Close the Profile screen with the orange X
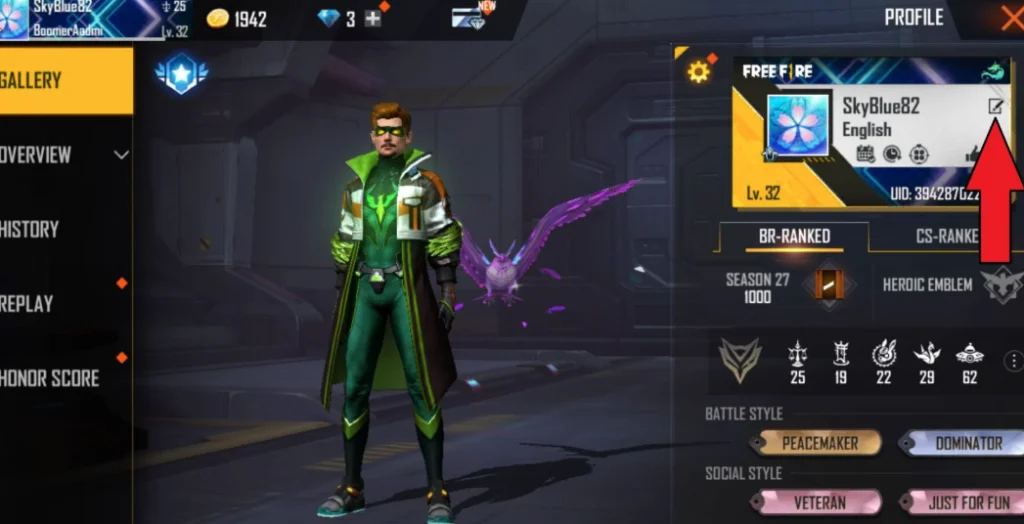Viewport: 1024px width, 524px height. pos(1010,17)
